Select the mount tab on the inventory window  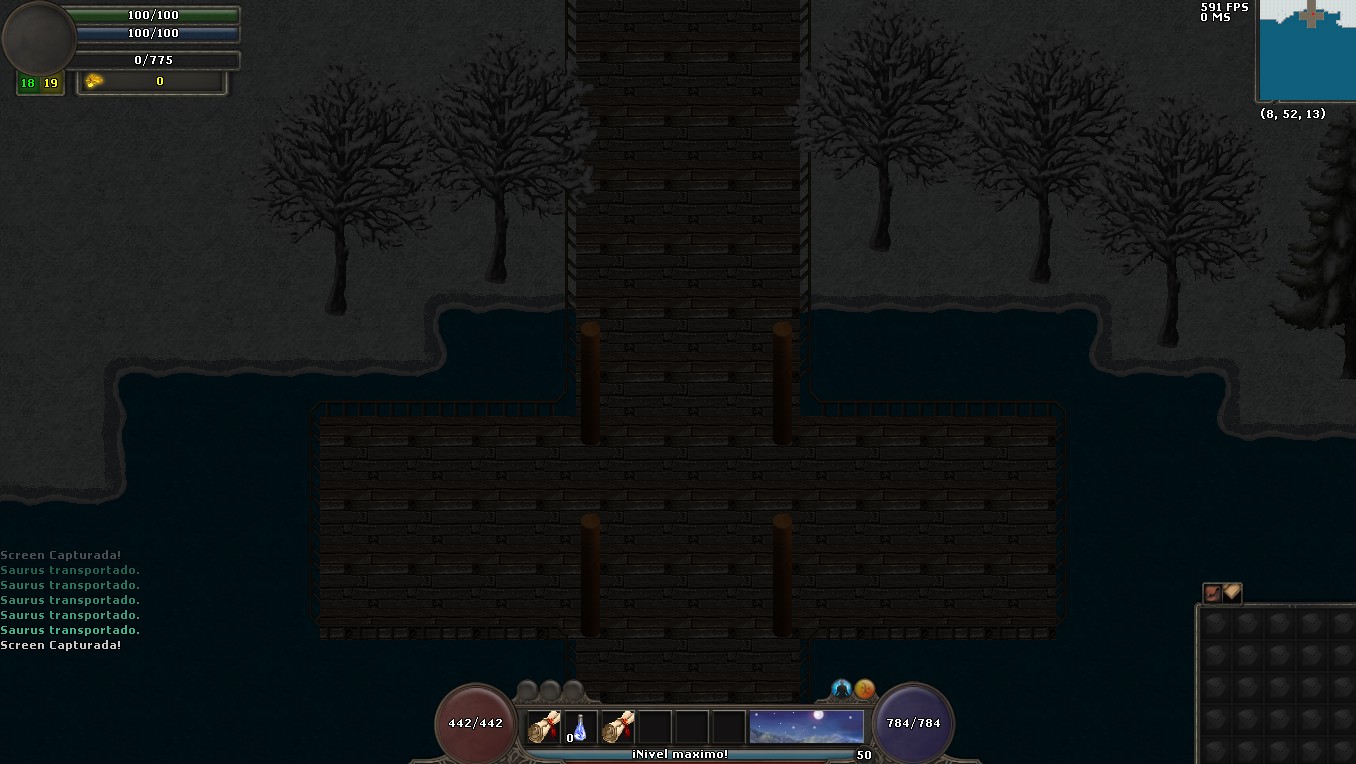pyautogui.click(x=1213, y=593)
